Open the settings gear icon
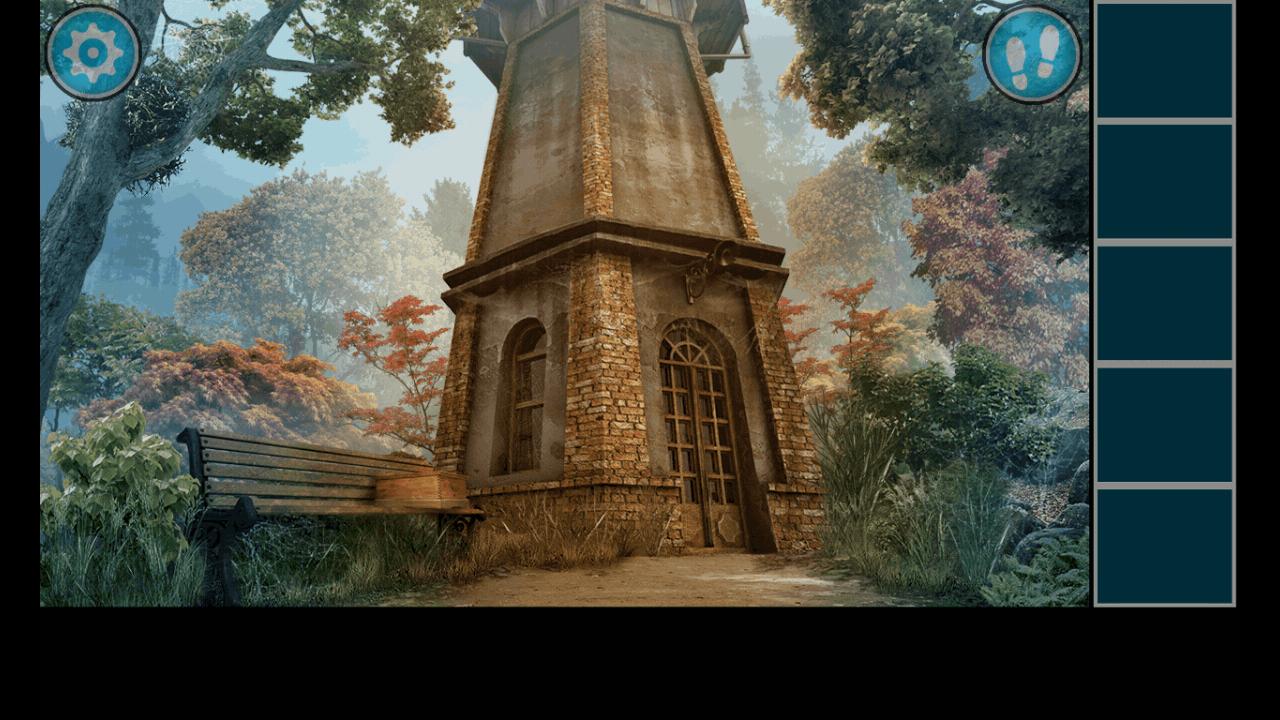This screenshot has width=1280, height=720. [x=88, y=52]
